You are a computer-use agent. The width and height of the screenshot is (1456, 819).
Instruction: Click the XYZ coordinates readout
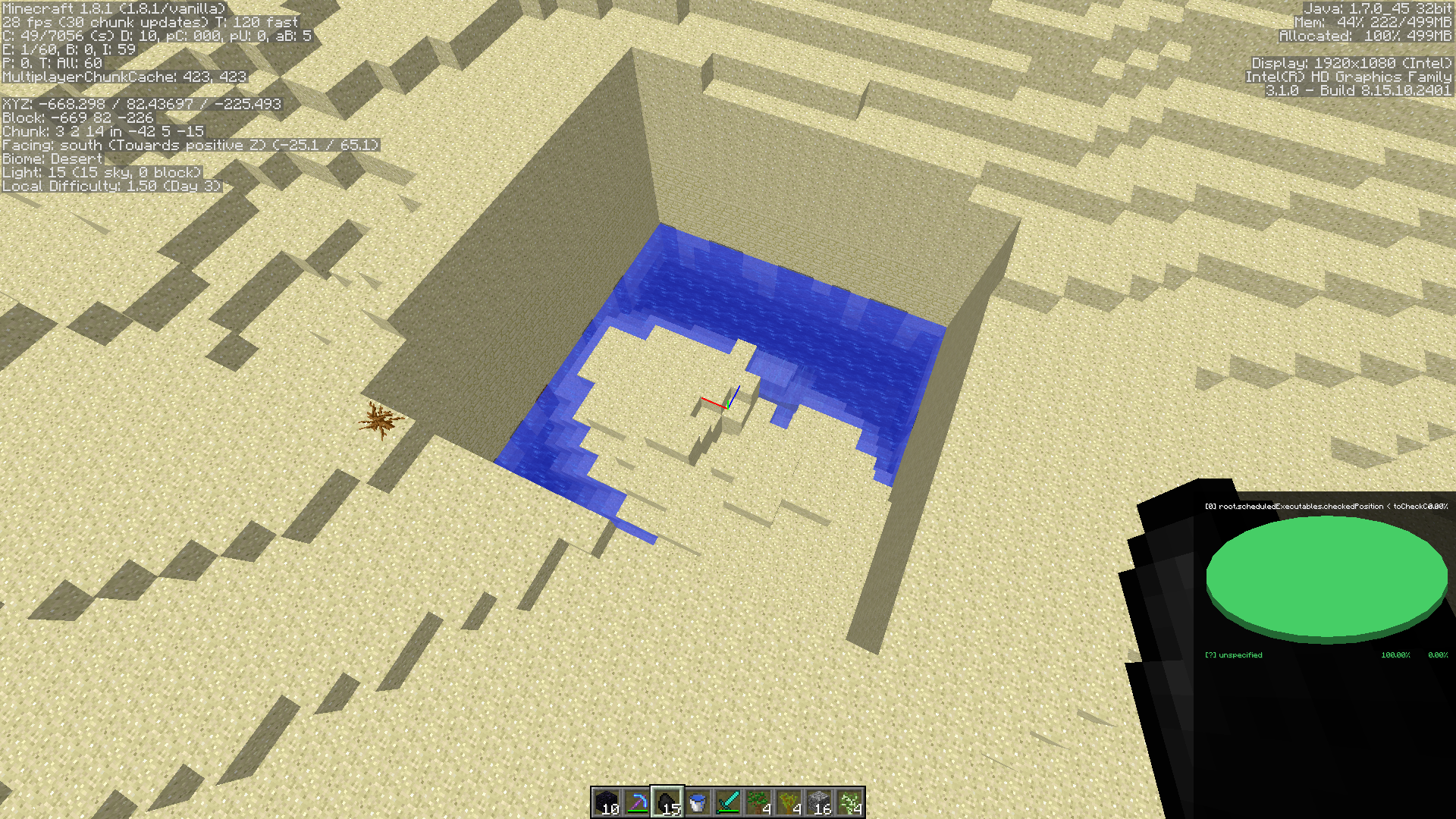click(x=141, y=104)
